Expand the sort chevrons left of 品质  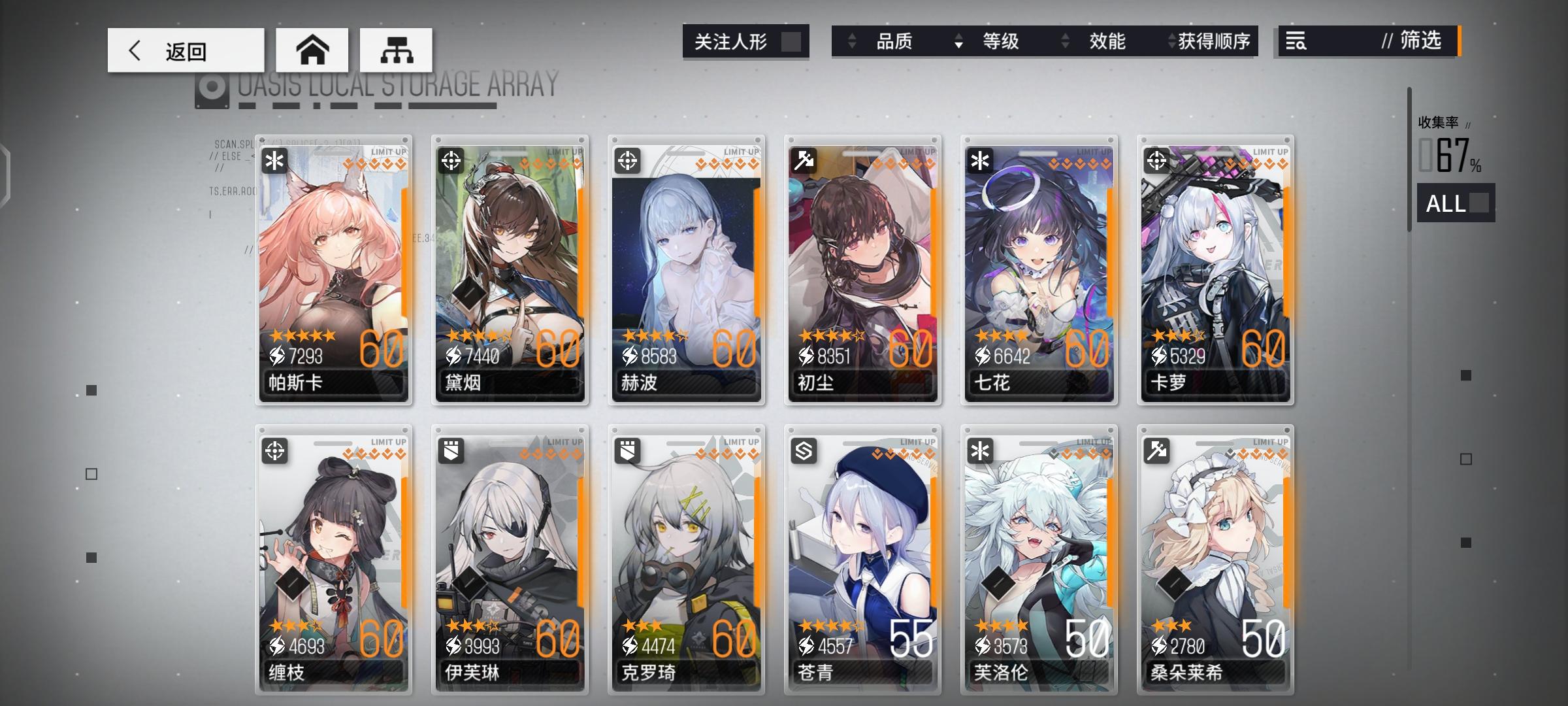tap(853, 41)
